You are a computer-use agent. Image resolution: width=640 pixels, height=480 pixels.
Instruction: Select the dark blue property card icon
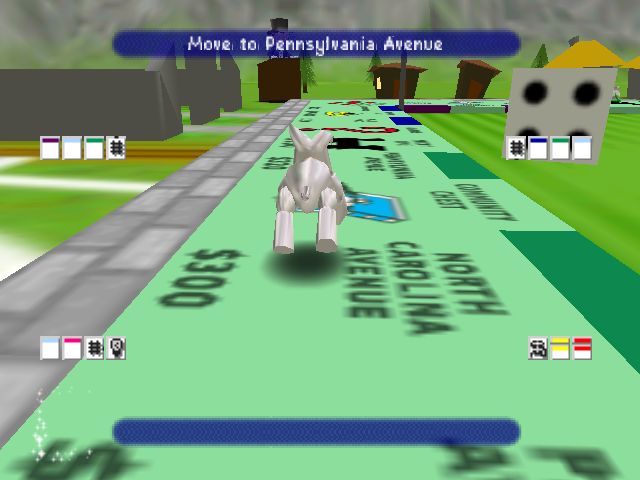(538, 148)
